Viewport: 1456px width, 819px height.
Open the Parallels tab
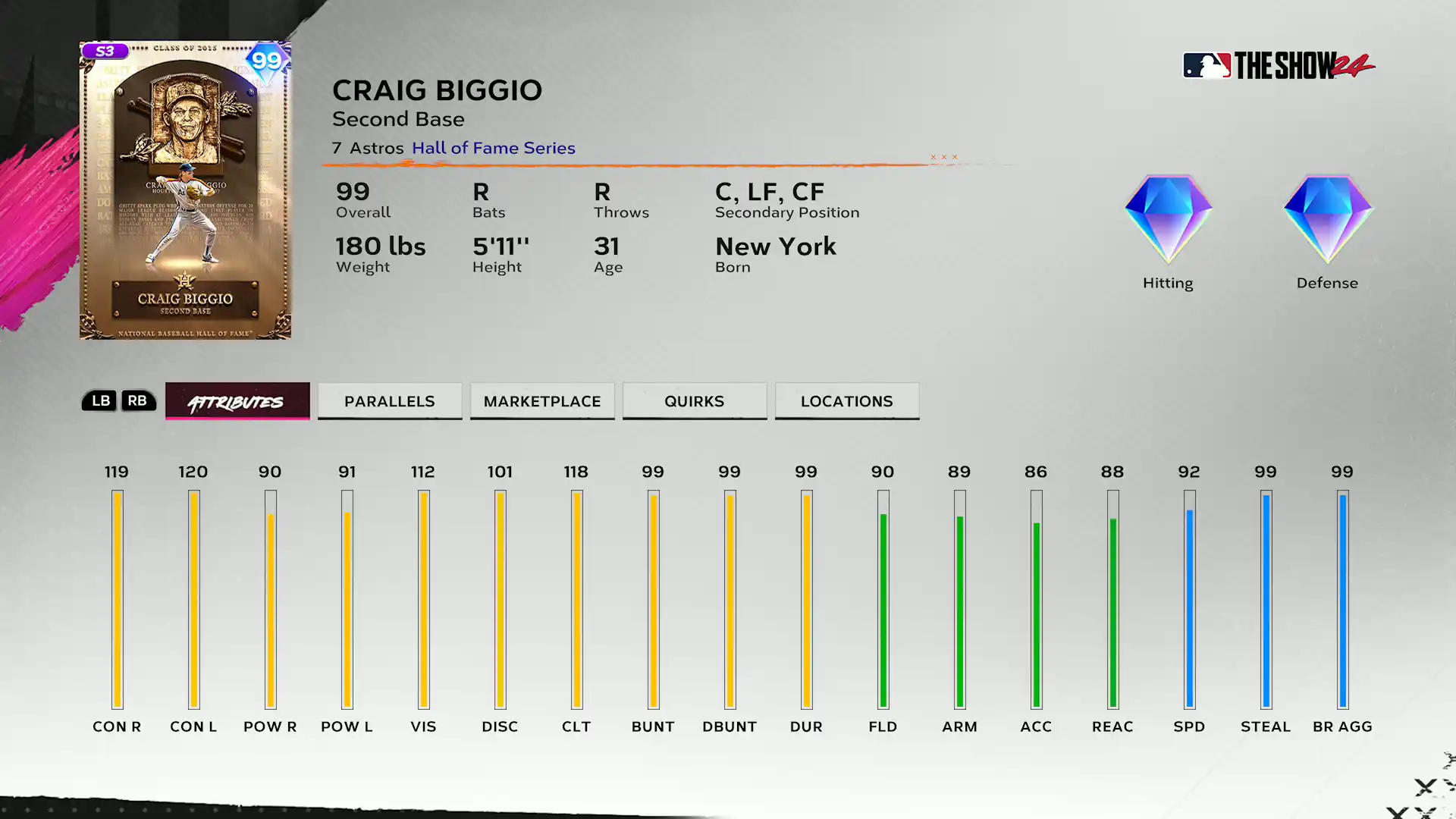tap(390, 401)
